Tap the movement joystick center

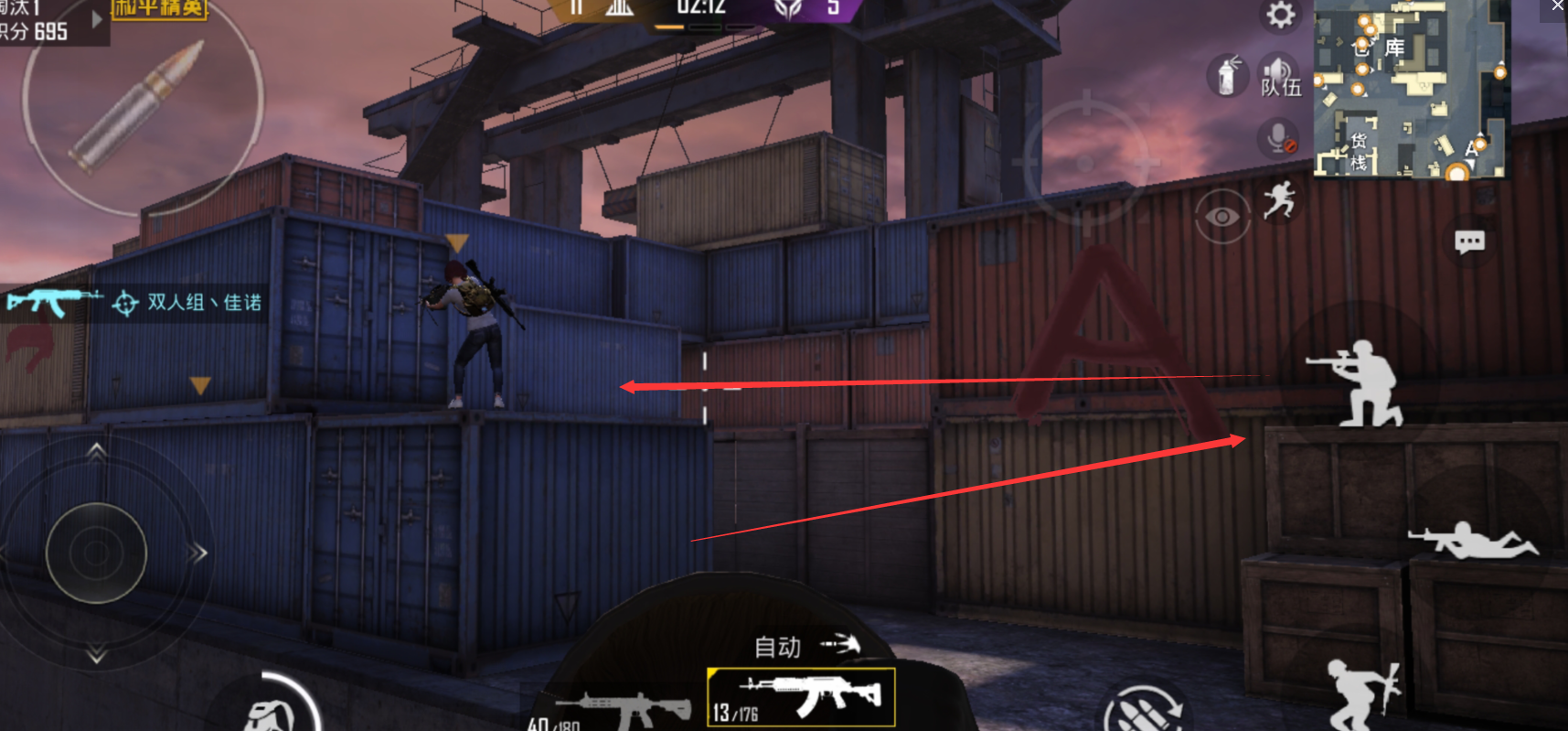pyautogui.click(x=96, y=552)
